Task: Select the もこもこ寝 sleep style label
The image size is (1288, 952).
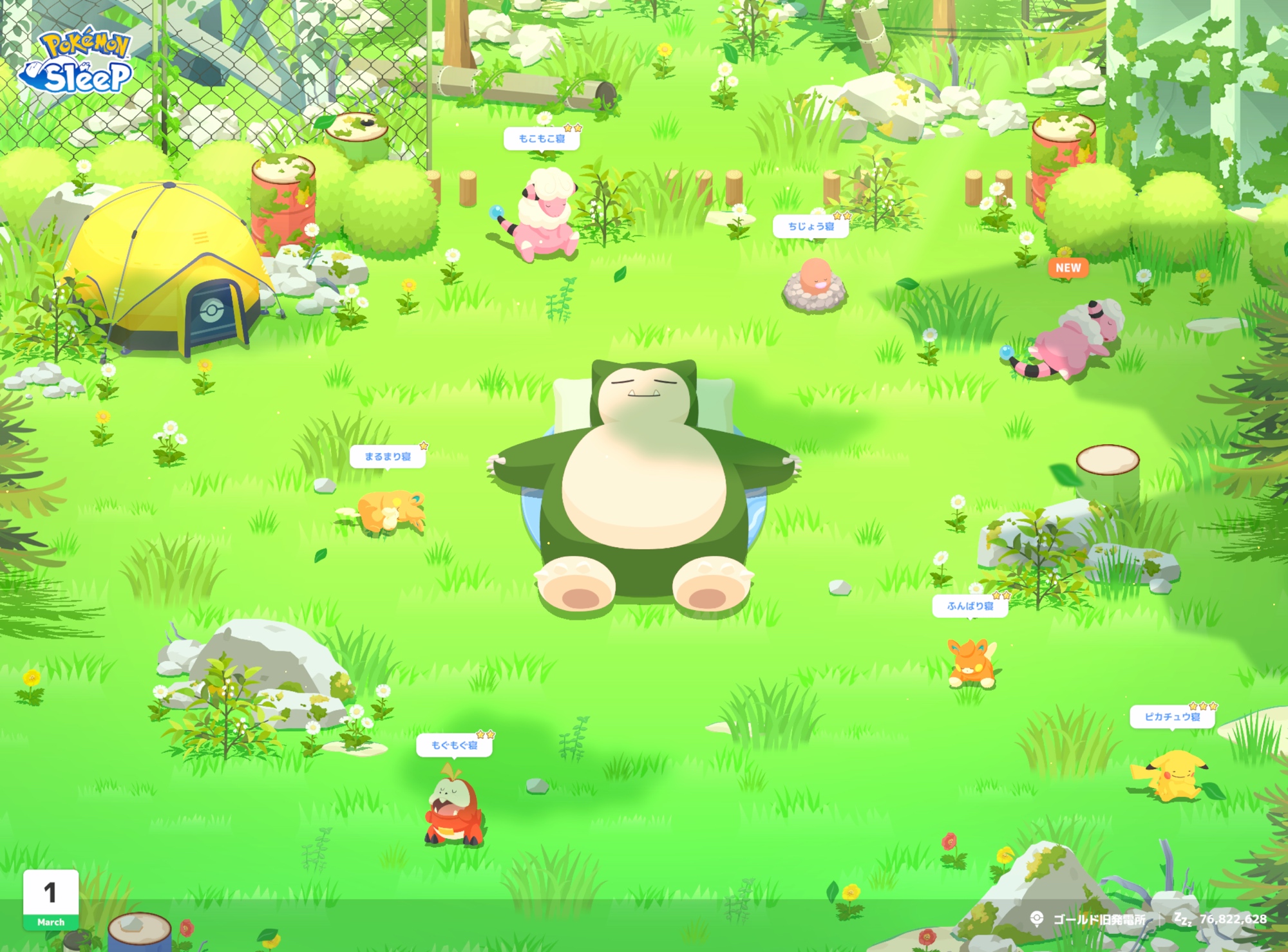Action: tap(542, 139)
